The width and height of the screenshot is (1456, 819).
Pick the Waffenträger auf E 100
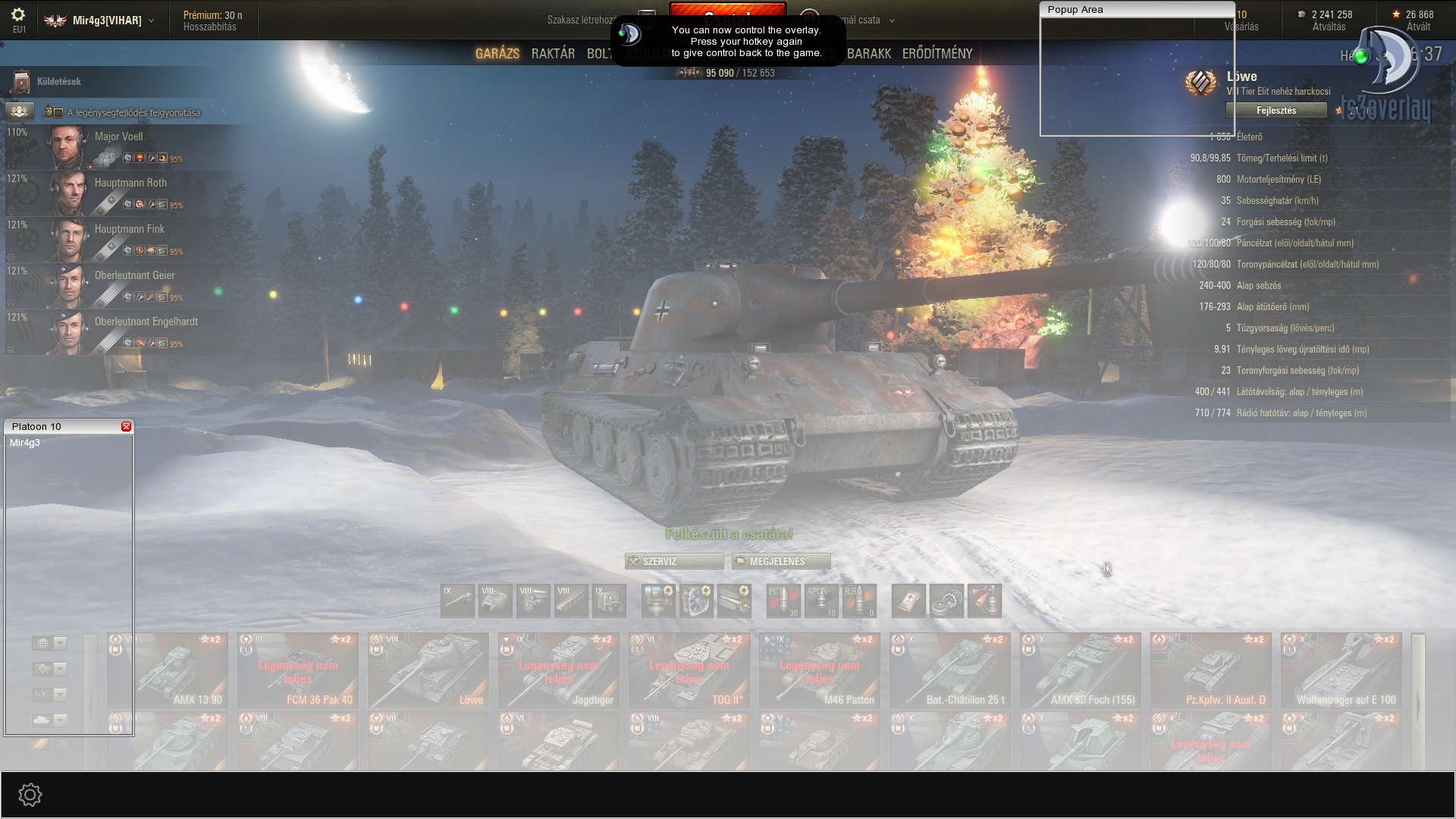[x=1341, y=670]
